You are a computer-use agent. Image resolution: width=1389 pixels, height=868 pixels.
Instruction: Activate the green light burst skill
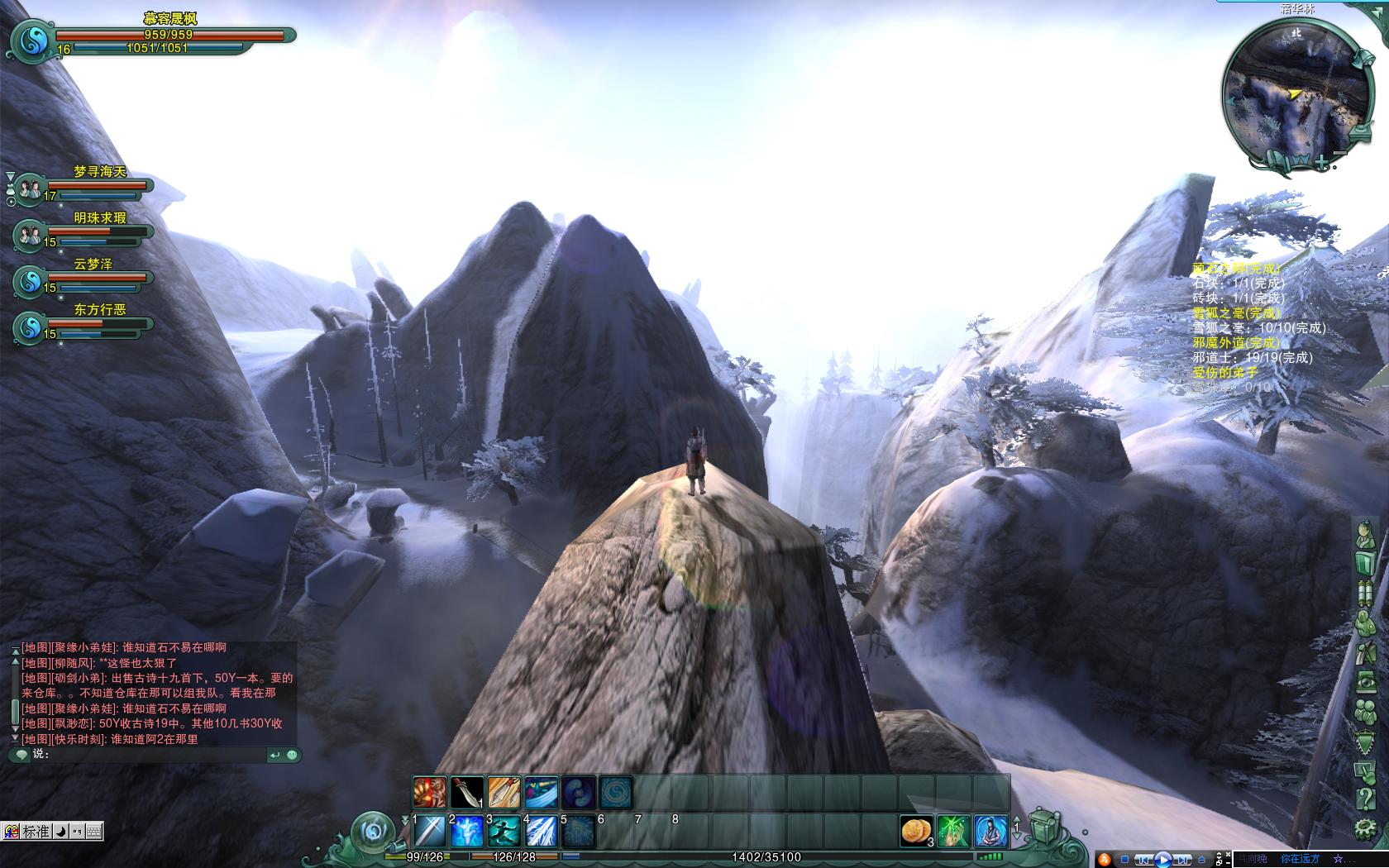tap(953, 830)
